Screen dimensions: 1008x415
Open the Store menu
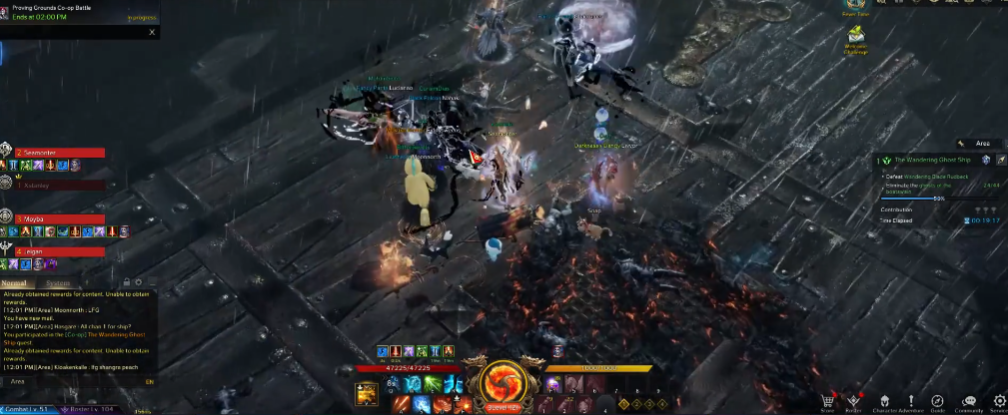[827, 401]
